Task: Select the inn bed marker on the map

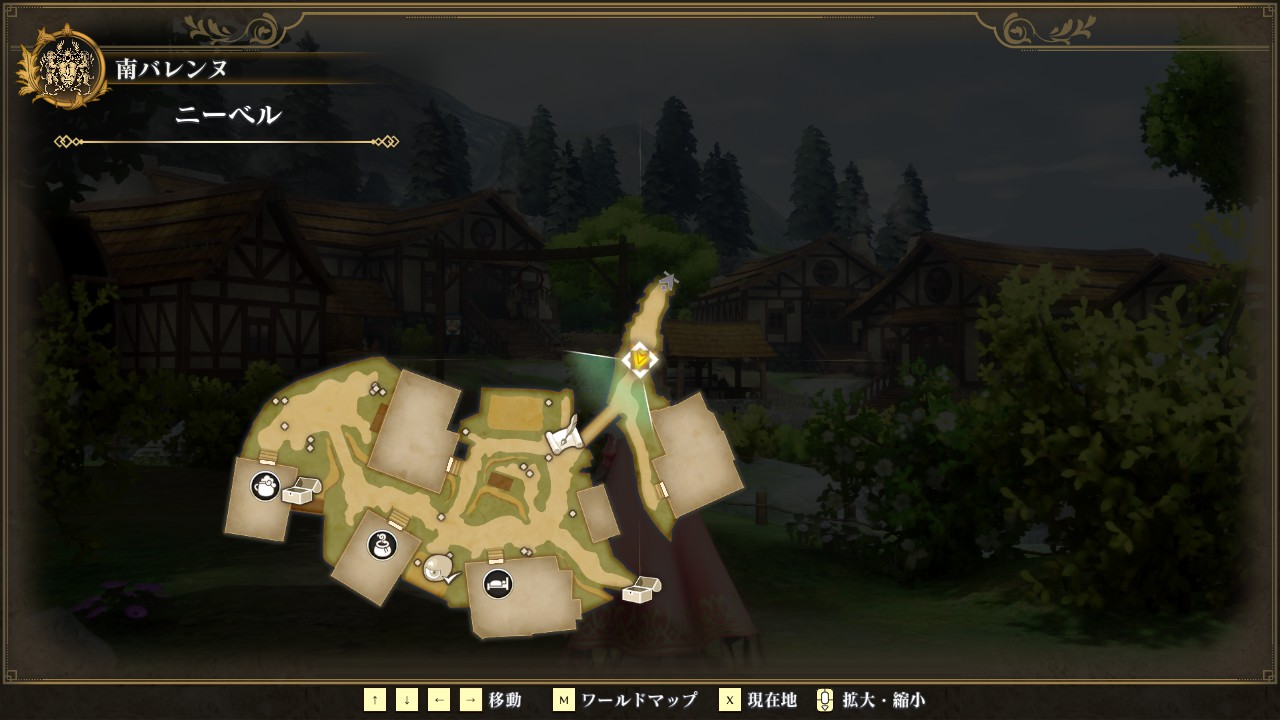Action: click(x=498, y=583)
